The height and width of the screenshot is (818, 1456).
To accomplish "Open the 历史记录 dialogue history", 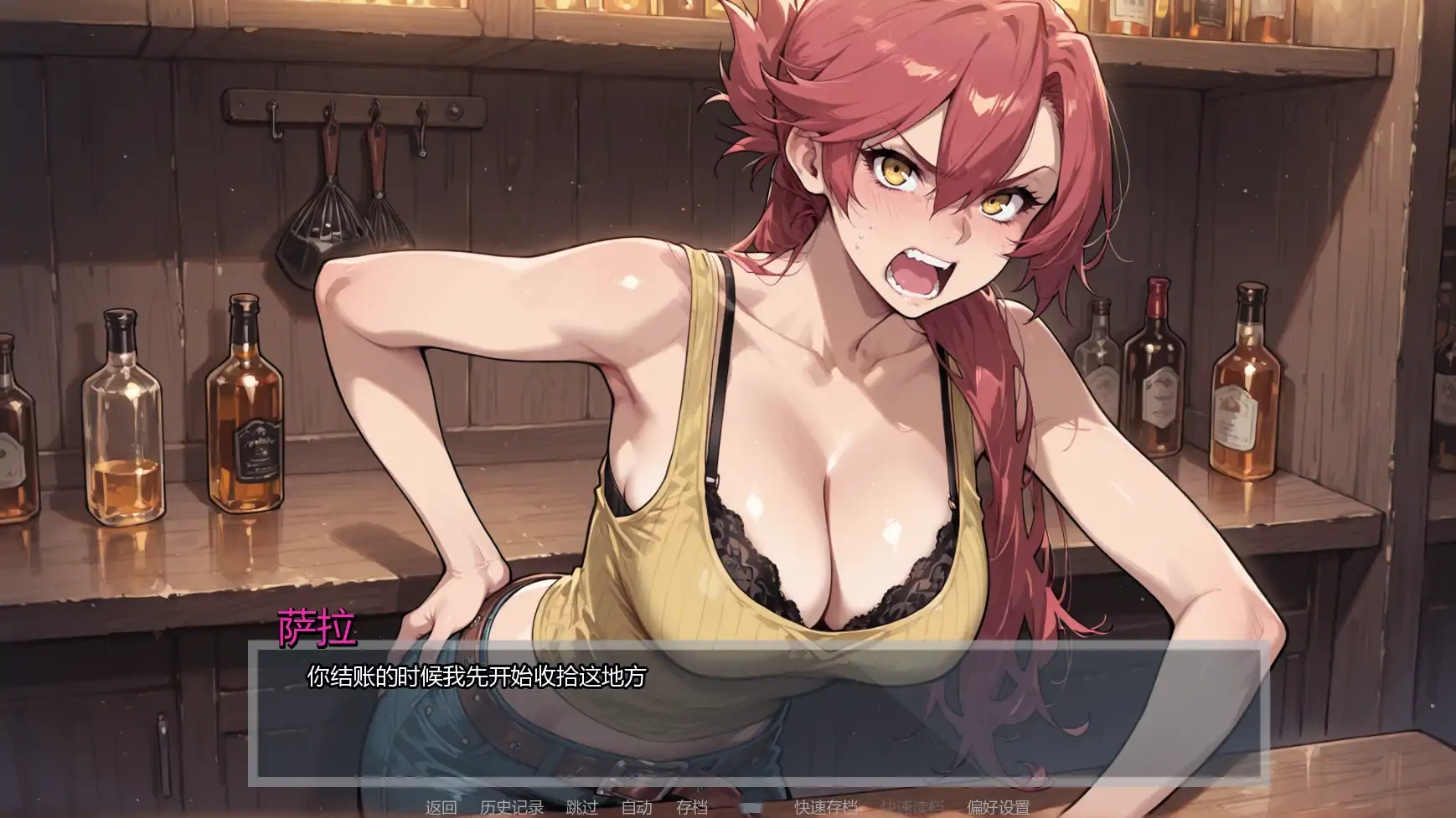I will (x=512, y=809).
